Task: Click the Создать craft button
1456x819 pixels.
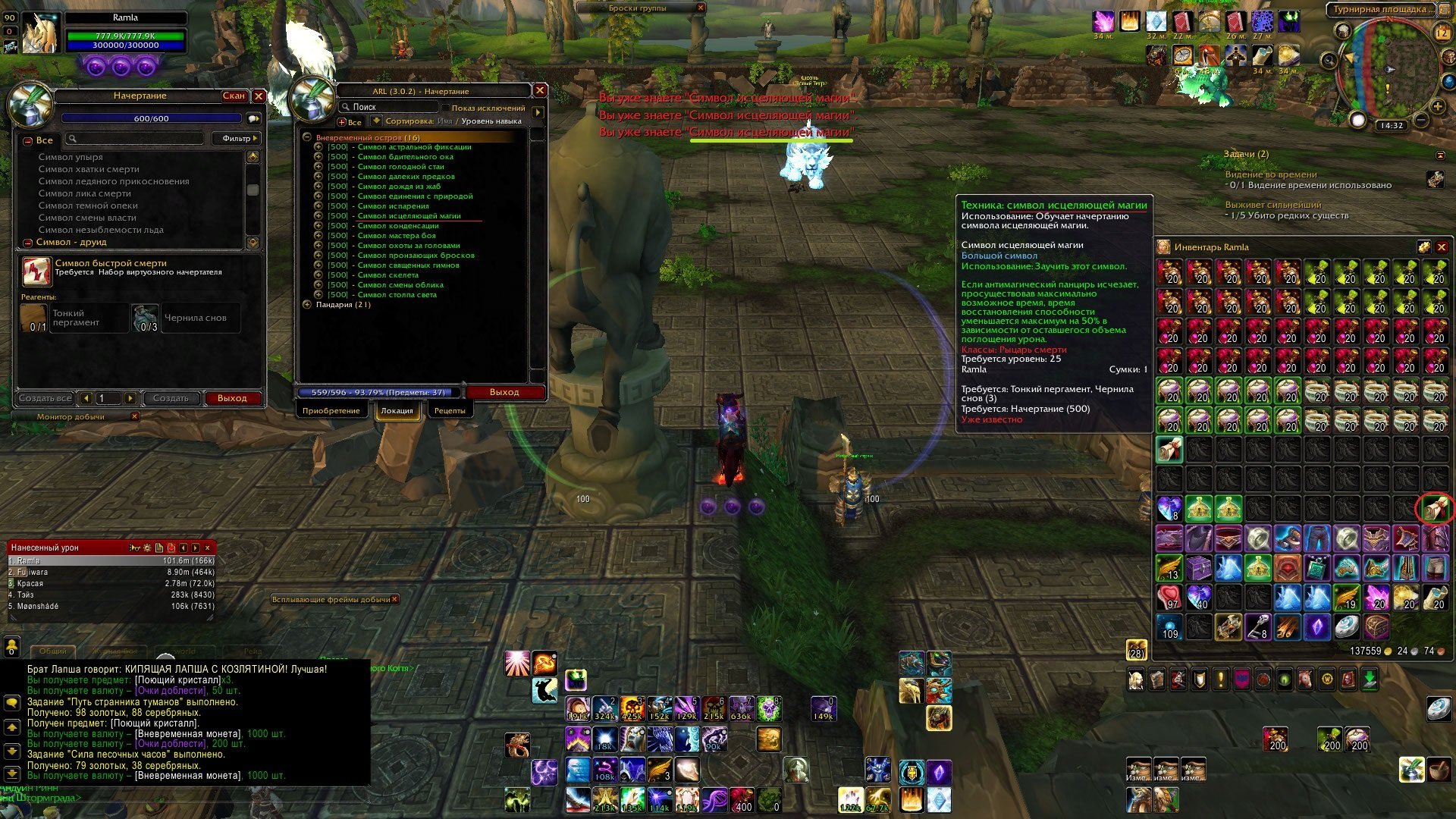Action: tap(171, 398)
